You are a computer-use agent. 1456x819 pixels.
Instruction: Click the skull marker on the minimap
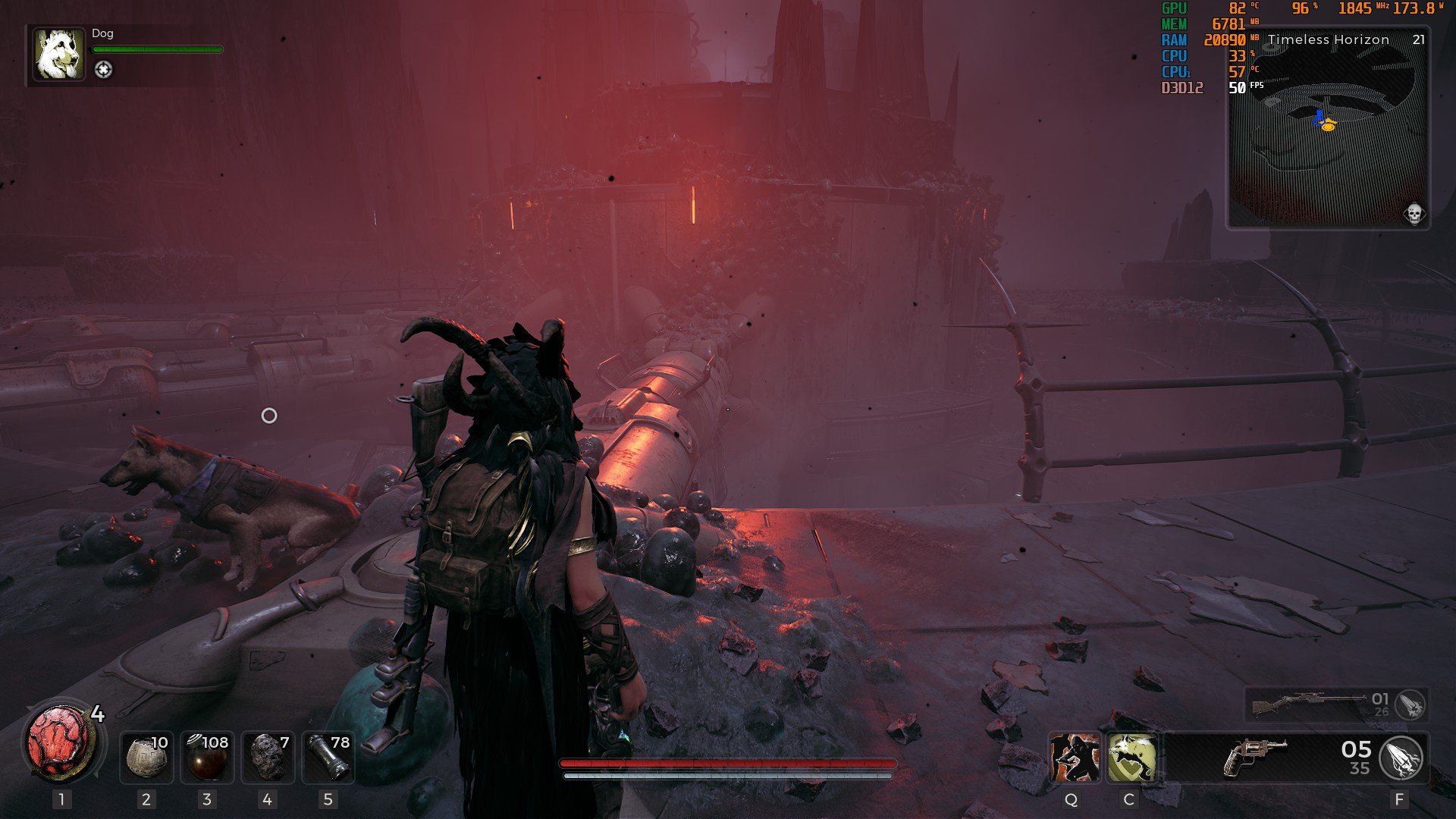tap(1414, 214)
